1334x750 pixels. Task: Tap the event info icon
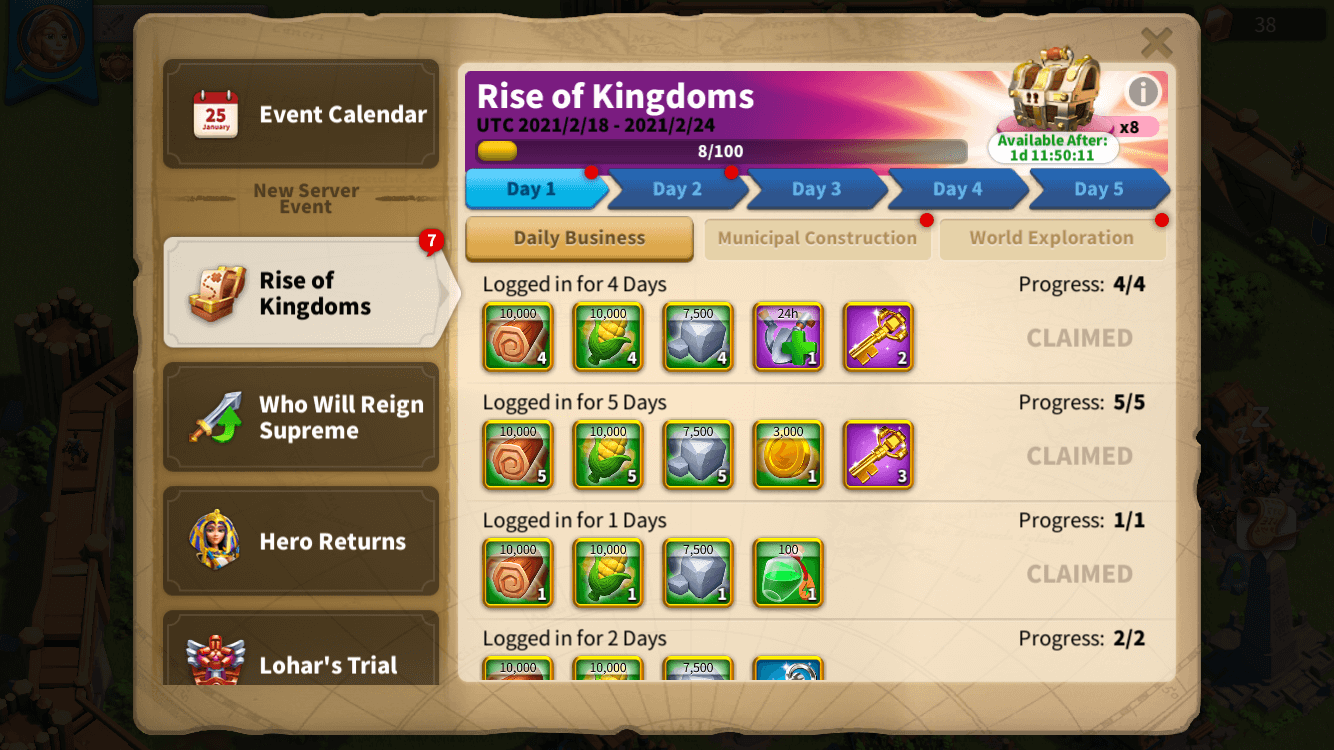coord(1143,91)
